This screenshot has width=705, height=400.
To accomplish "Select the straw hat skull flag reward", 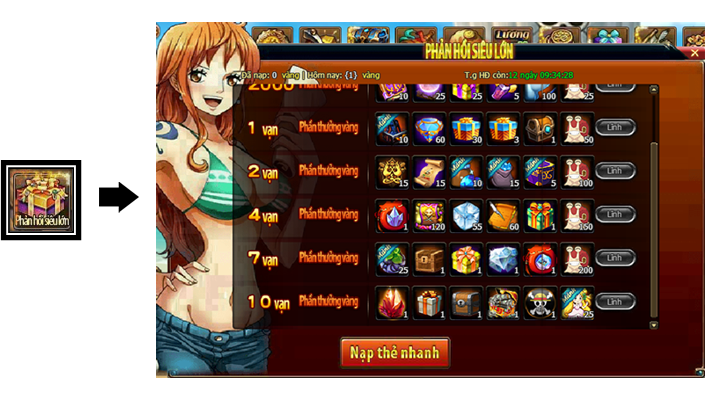I will tap(539, 302).
